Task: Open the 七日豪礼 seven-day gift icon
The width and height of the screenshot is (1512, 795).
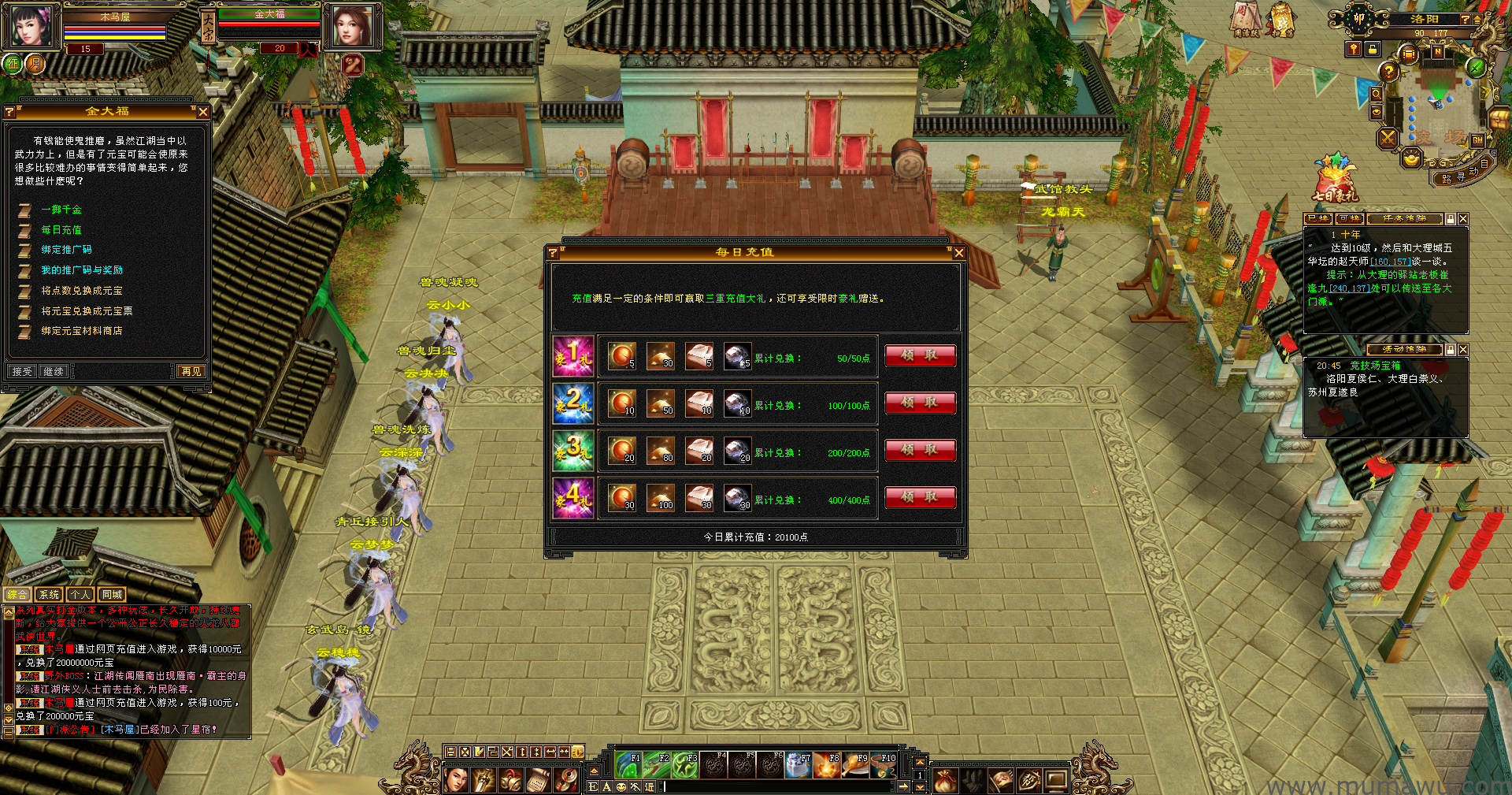Action: click(1334, 178)
